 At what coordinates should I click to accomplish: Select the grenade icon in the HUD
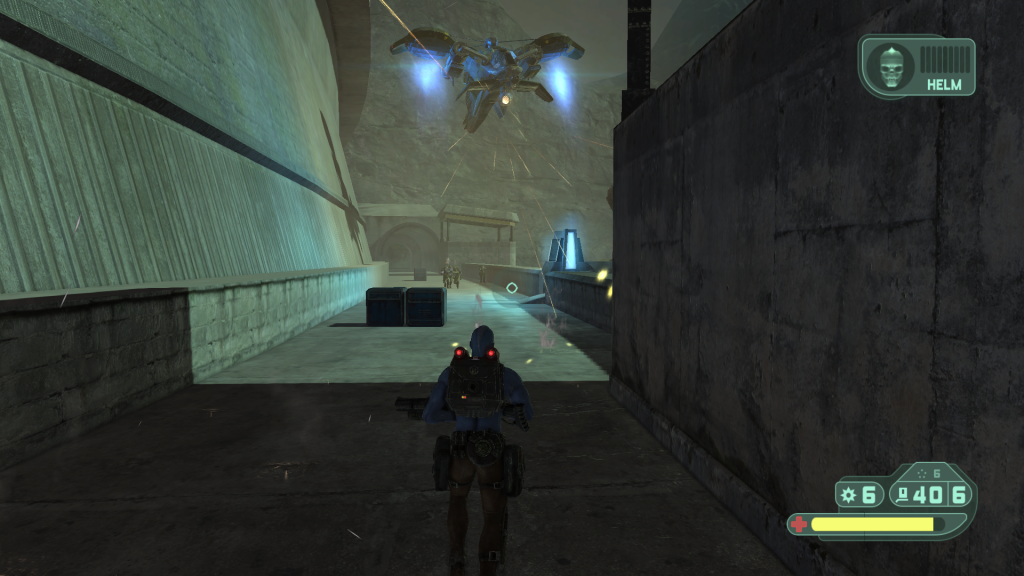pos(849,494)
